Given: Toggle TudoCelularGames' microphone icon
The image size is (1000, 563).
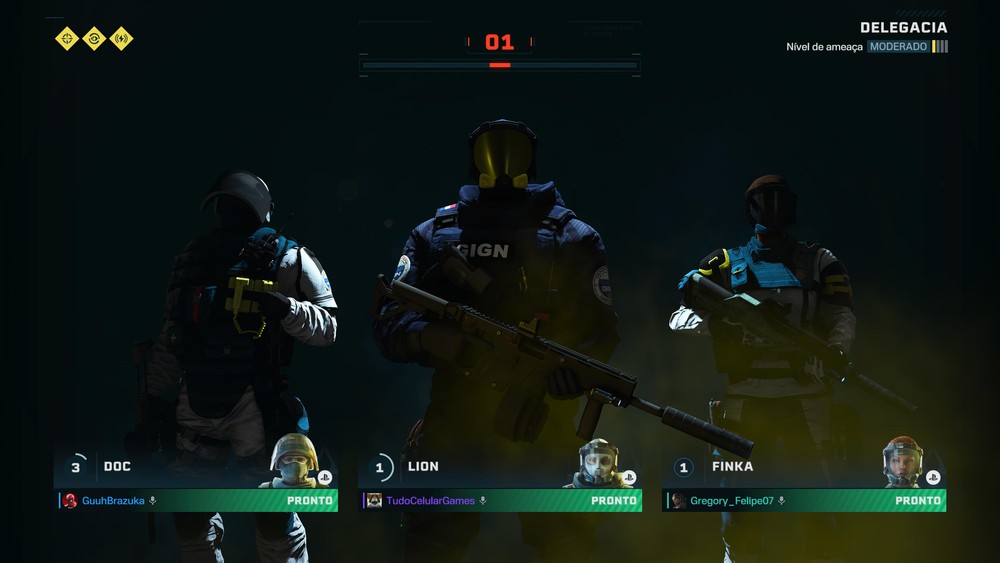Looking at the screenshot, I should click(x=482, y=501).
